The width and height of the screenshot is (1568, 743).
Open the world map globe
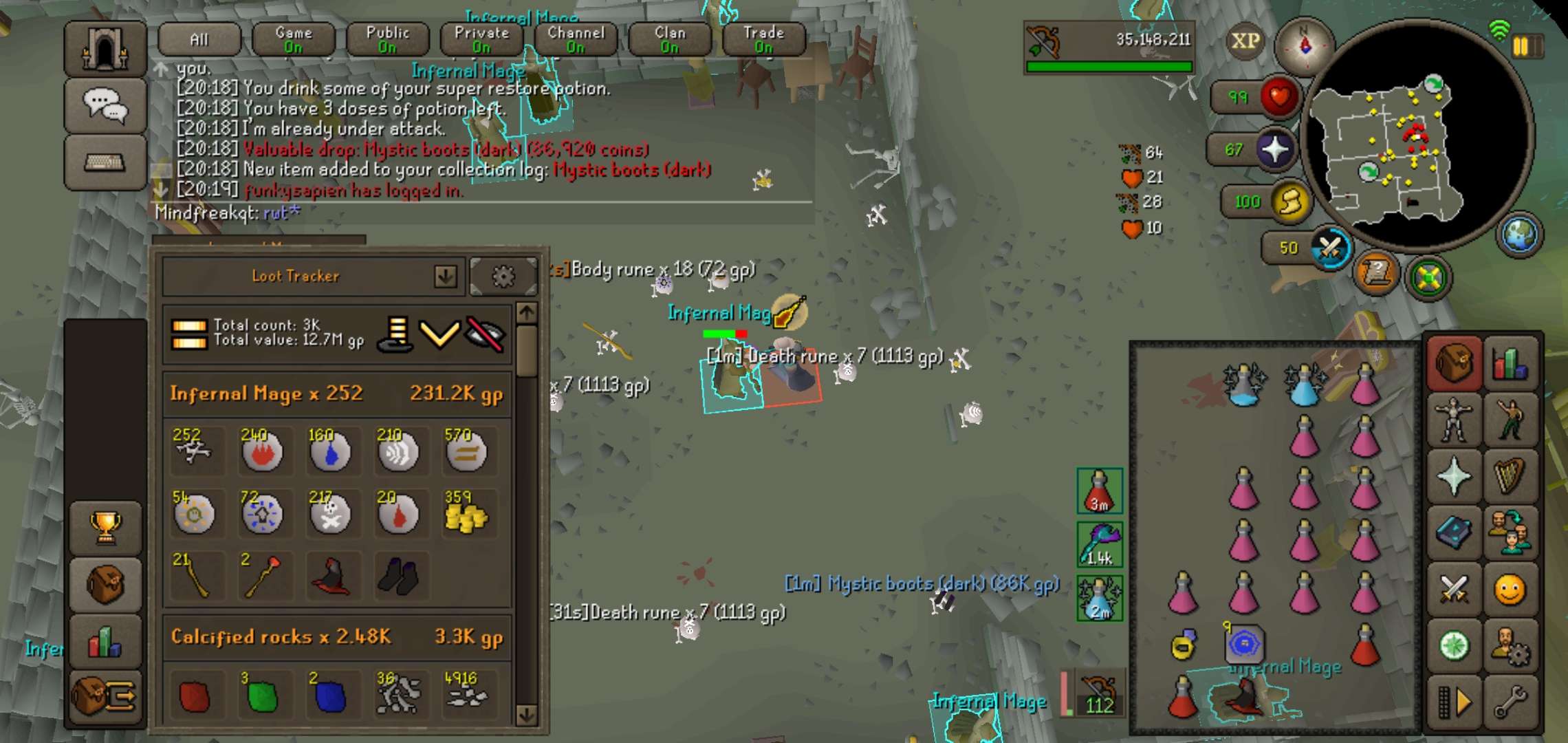[1519, 235]
